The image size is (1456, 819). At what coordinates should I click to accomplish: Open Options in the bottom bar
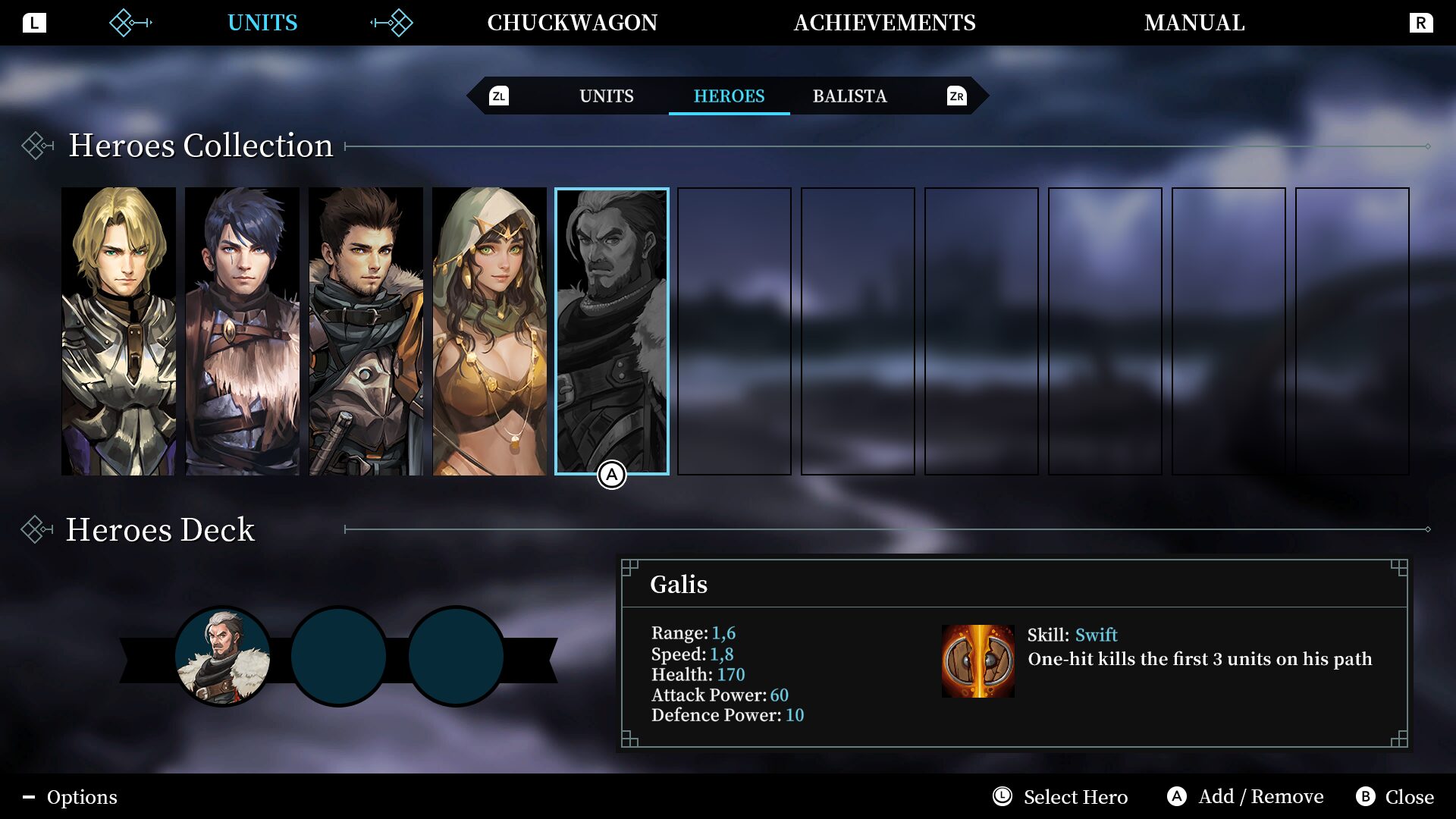(x=71, y=797)
